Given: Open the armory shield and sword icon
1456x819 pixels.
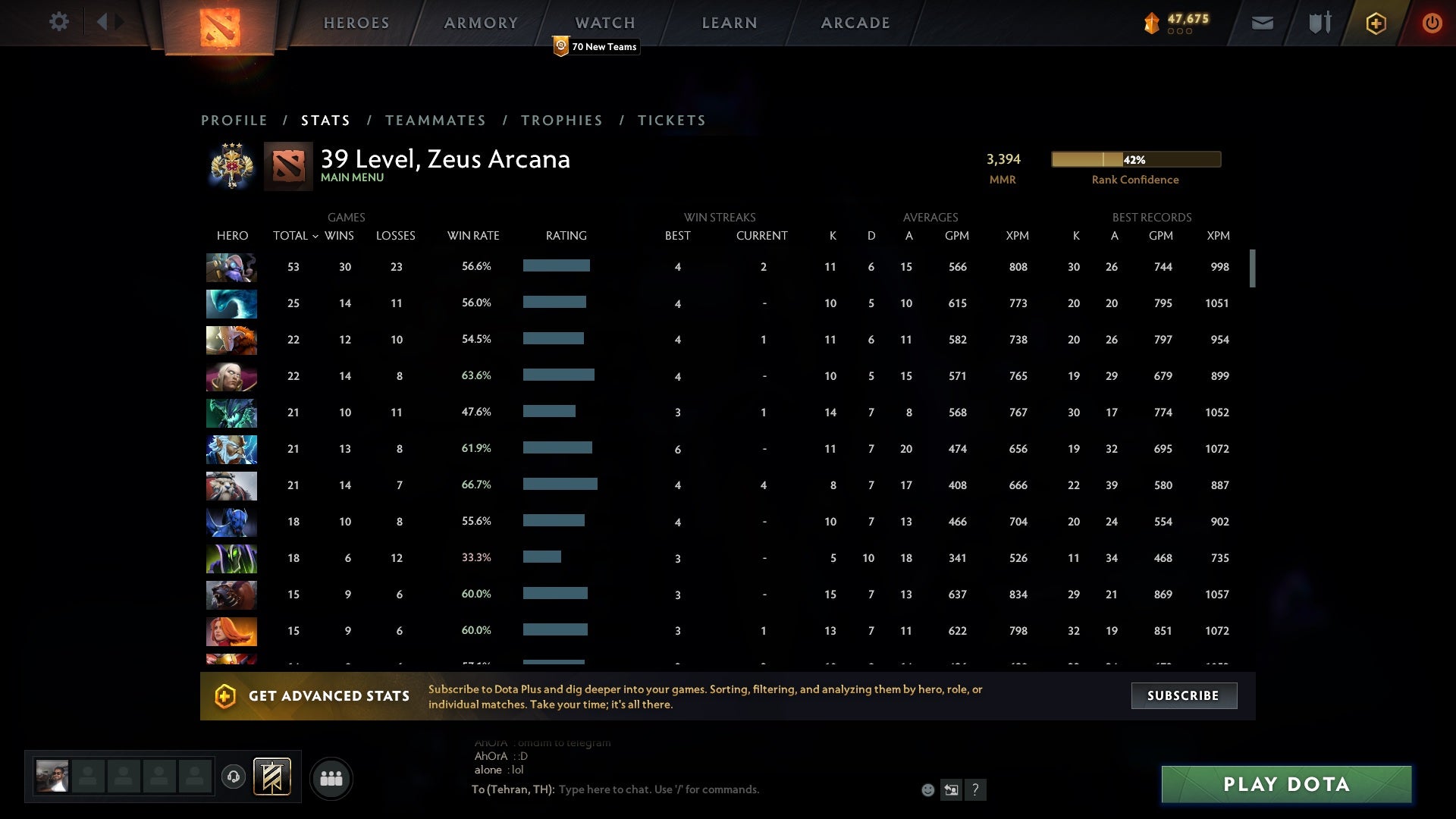Looking at the screenshot, I should click(x=1318, y=23).
